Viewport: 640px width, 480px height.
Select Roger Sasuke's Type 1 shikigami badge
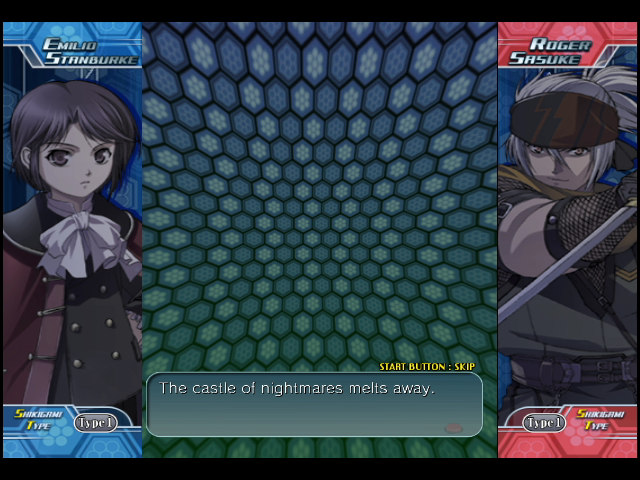545,422
